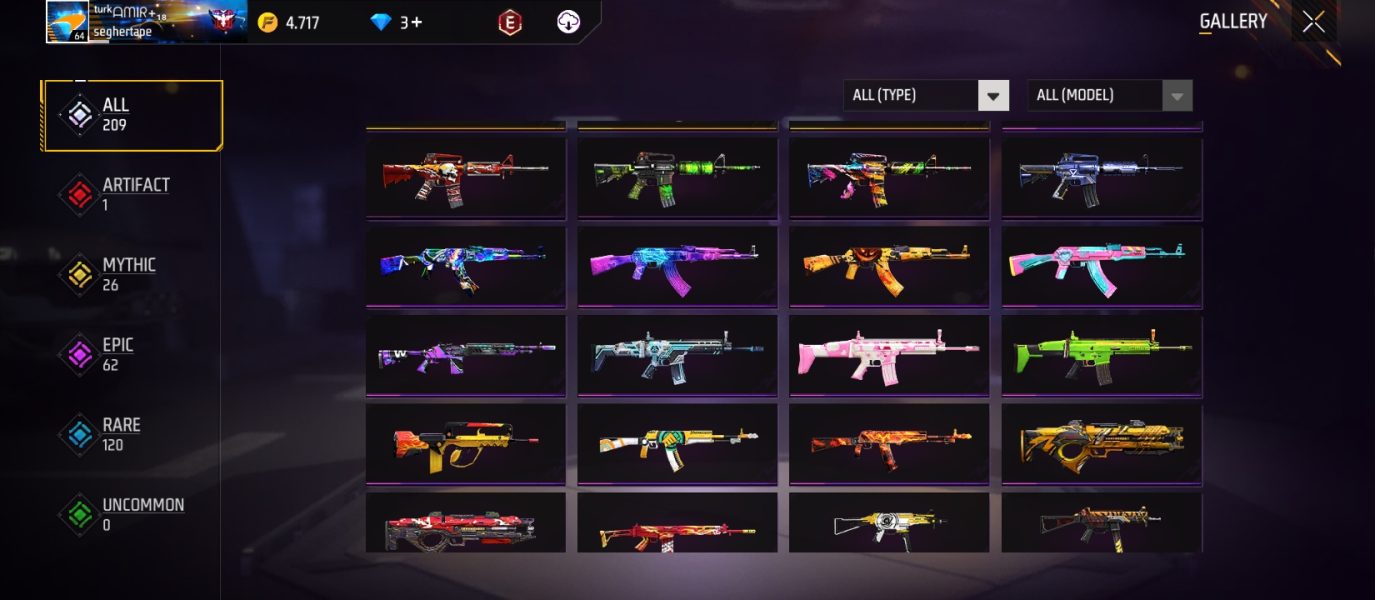Image resolution: width=1375 pixels, height=600 pixels.
Task: Show Mythic rarity skins
Action: 132,275
